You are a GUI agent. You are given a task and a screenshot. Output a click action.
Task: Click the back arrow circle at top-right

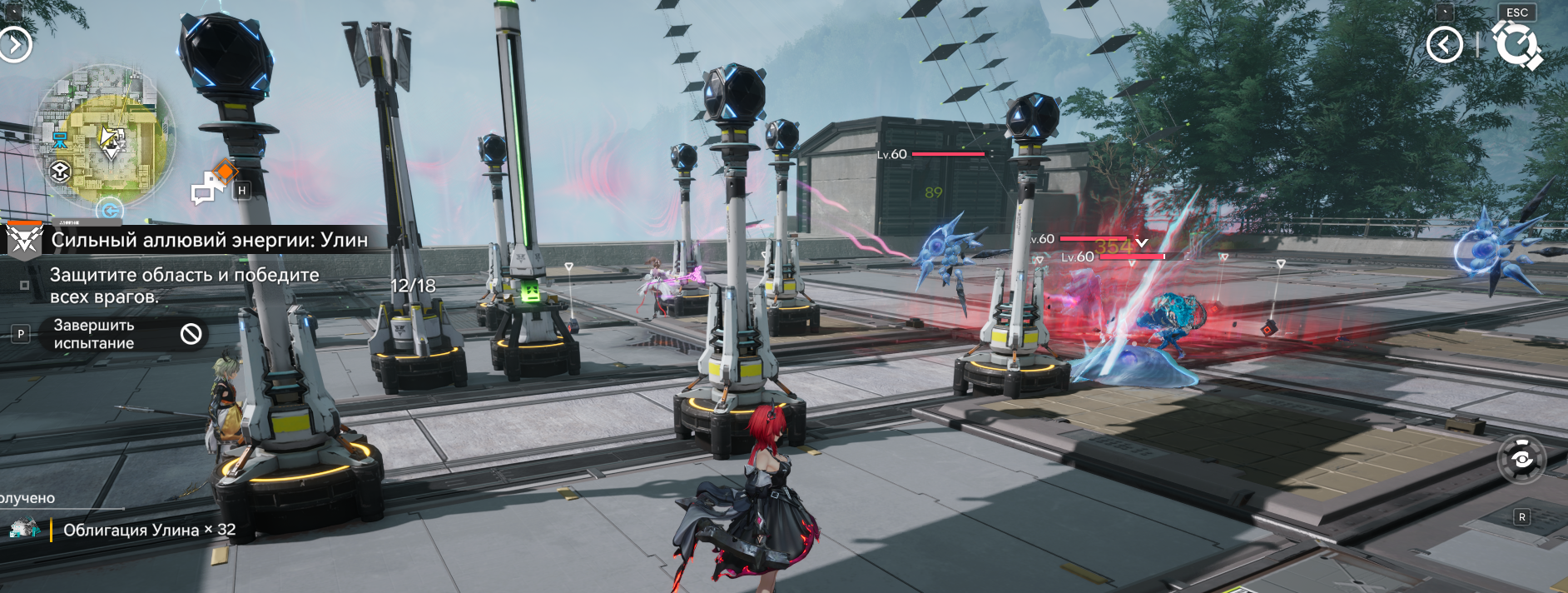(1444, 44)
